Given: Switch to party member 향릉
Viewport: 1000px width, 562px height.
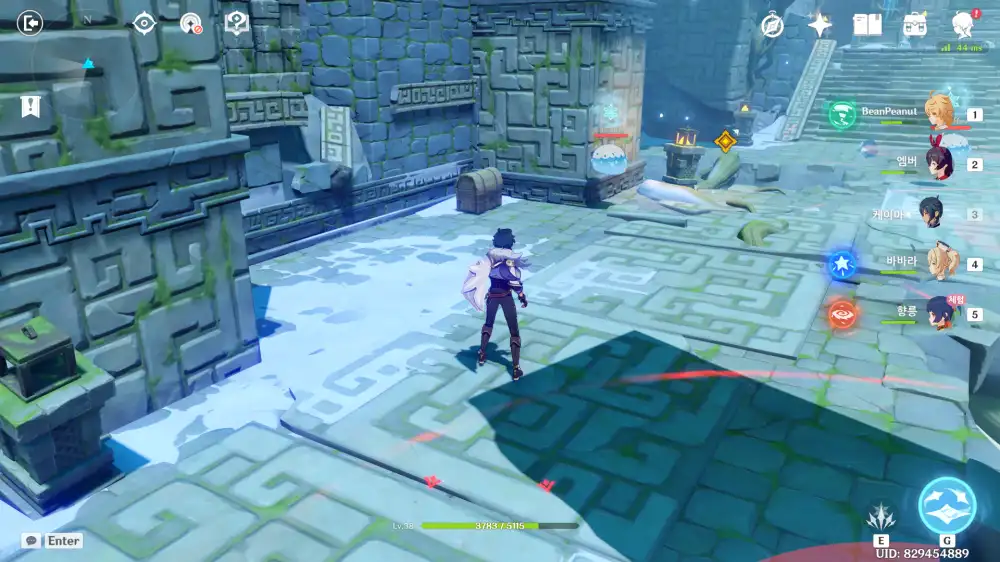Looking at the screenshot, I should click(939, 313).
